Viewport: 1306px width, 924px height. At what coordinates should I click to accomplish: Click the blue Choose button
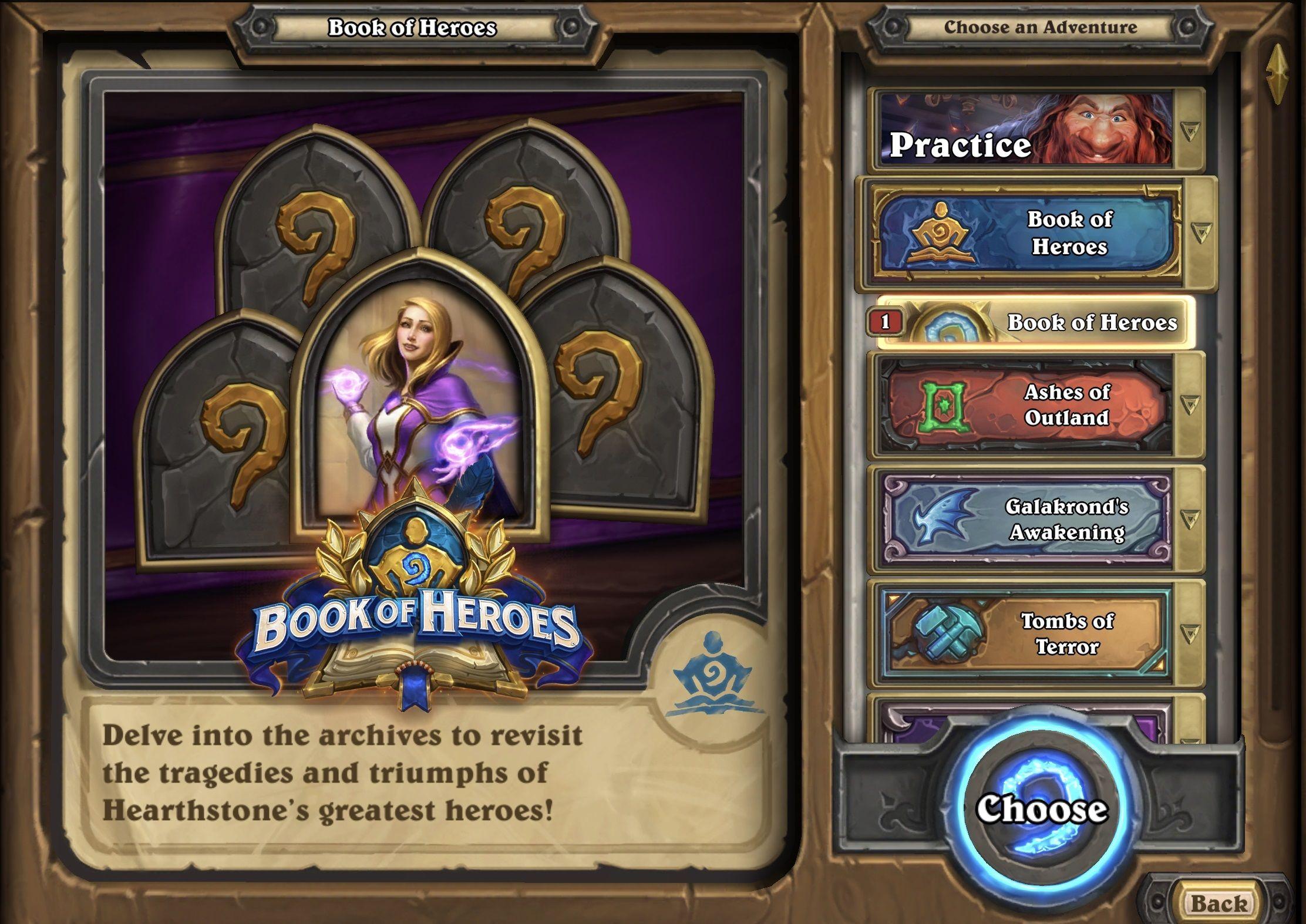coord(1041,810)
